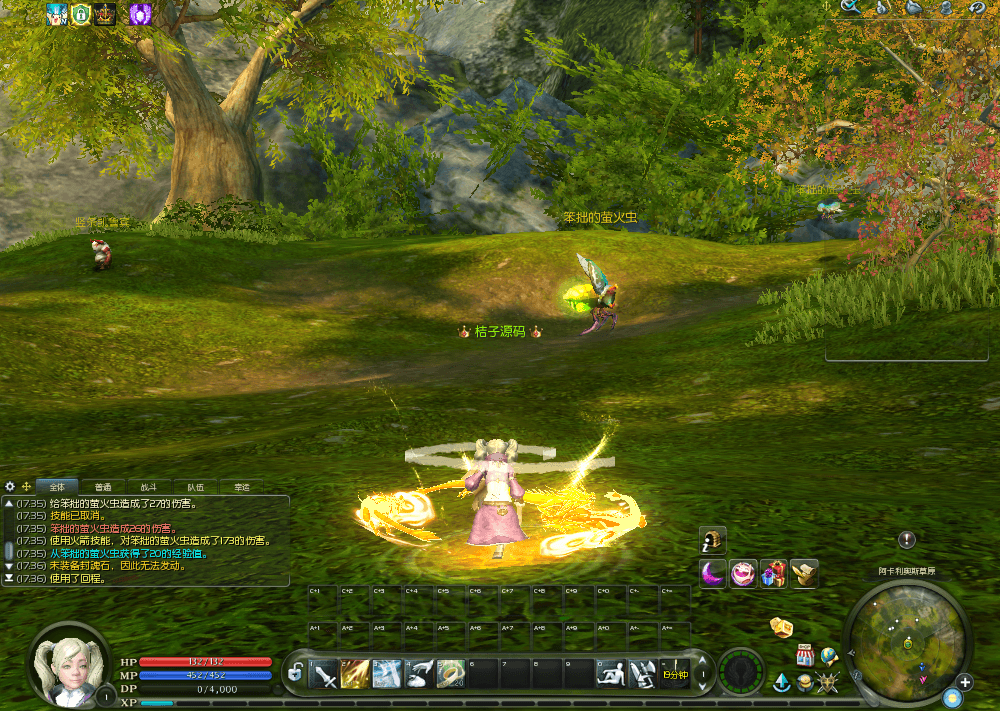Viewport: 1000px width, 711px height.
Task: Open the gift boxes icon
Action: (x=773, y=574)
